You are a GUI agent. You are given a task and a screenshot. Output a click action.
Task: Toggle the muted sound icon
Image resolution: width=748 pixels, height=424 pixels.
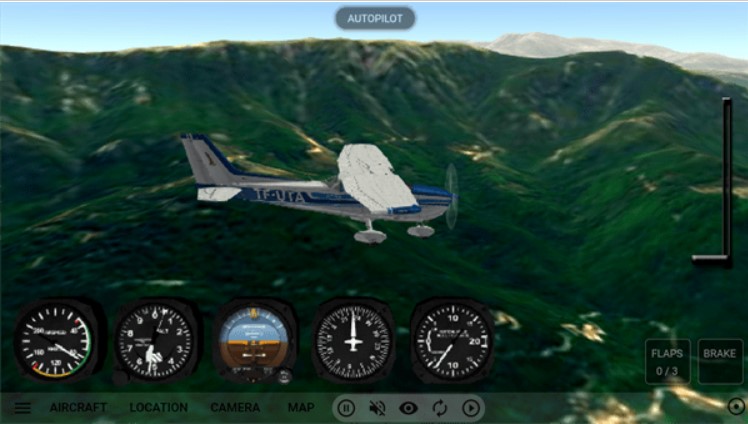click(377, 407)
